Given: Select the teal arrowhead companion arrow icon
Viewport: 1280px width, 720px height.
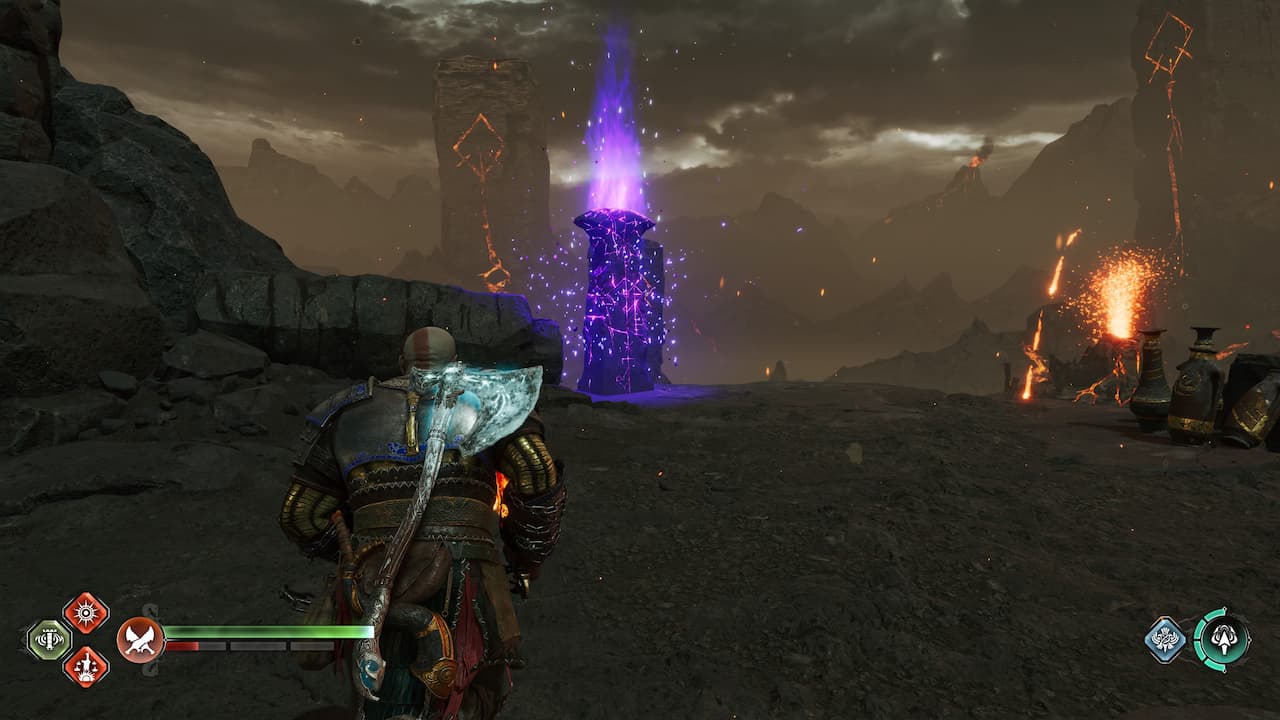Looking at the screenshot, I should pos(1221,639).
